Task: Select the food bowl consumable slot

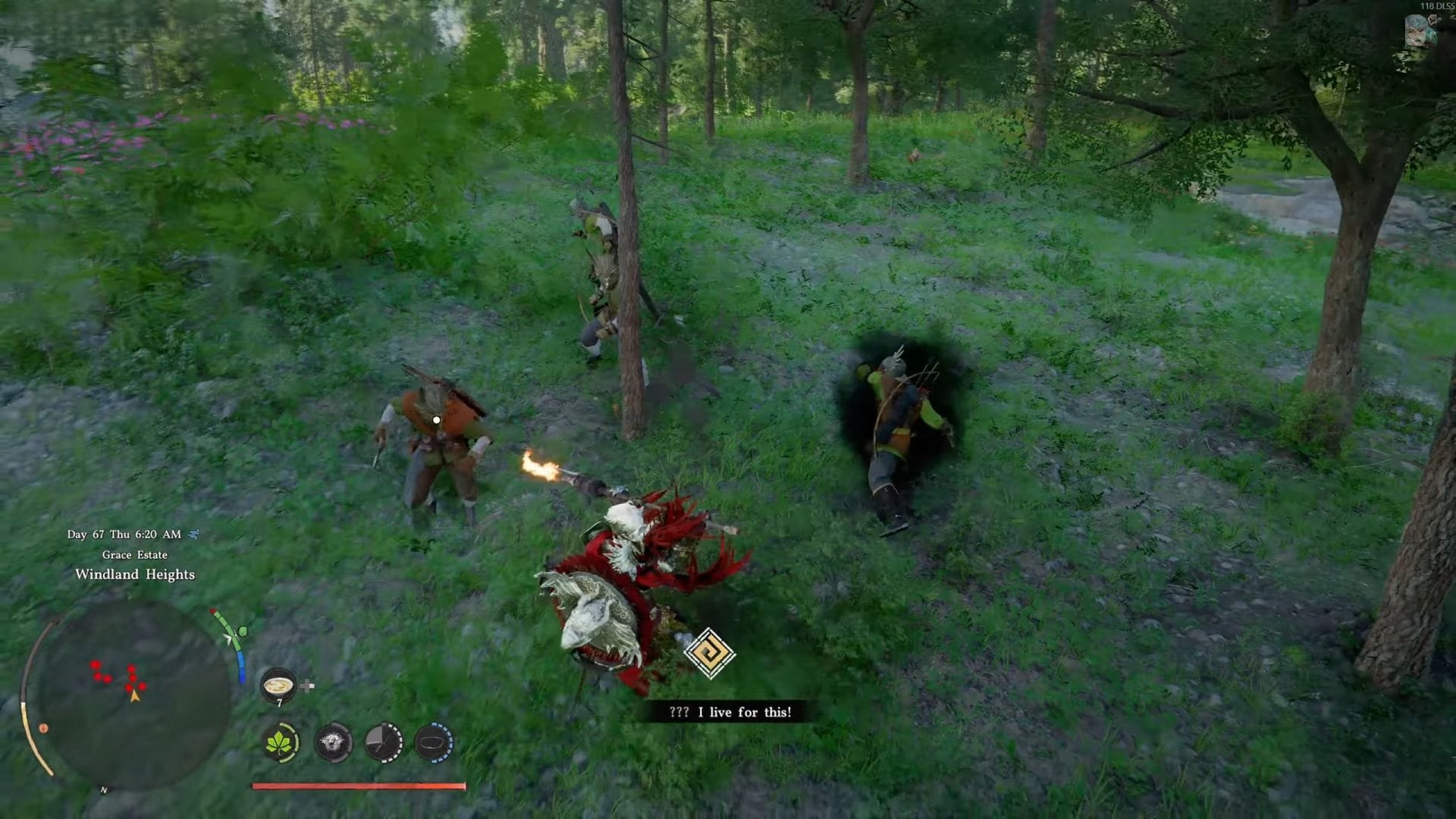Action: (278, 685)
